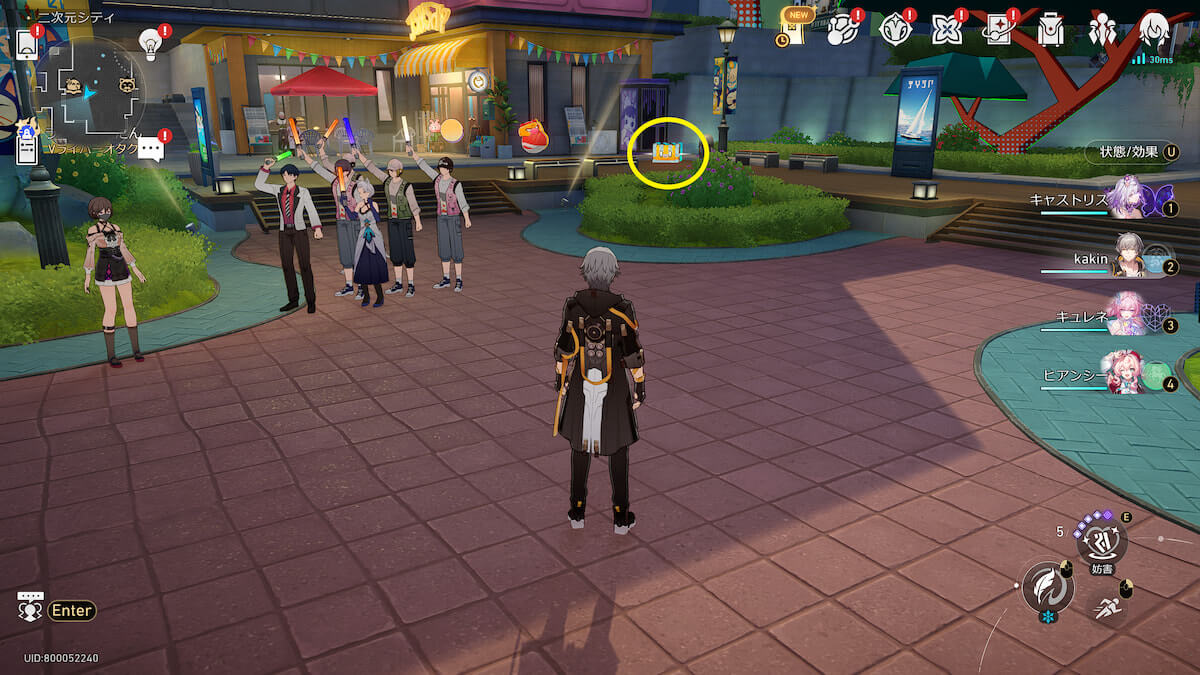Use the feather attack button
The image size is (1200, 675).
pos(1047,587)
